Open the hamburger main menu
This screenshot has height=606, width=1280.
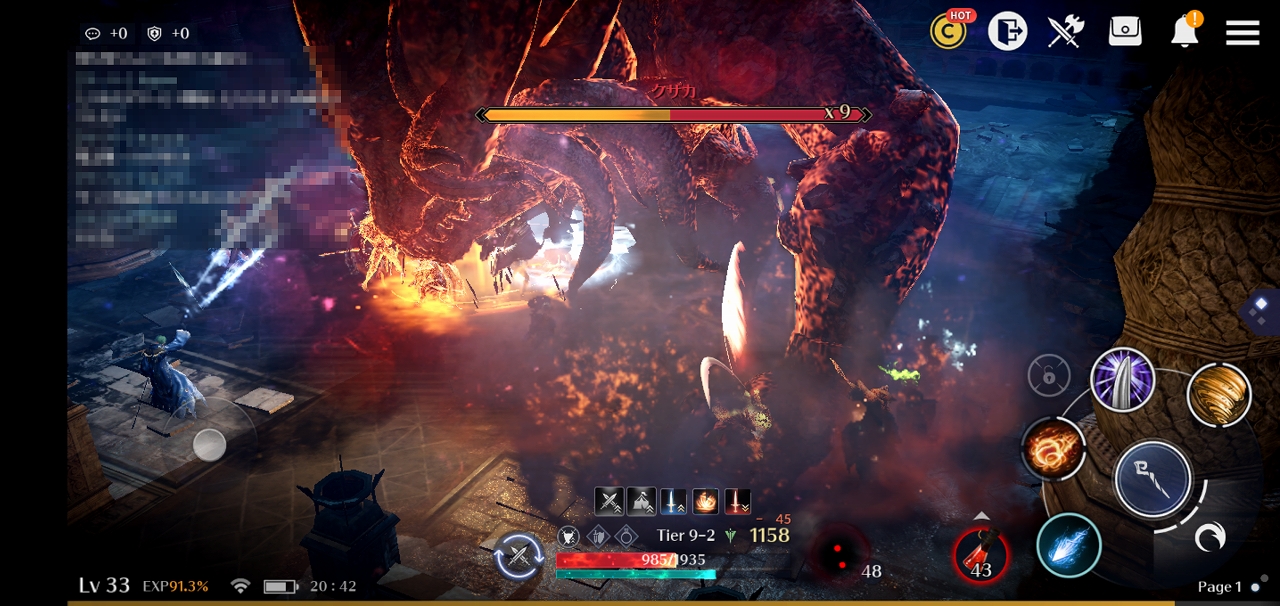tap(1242, 33)
